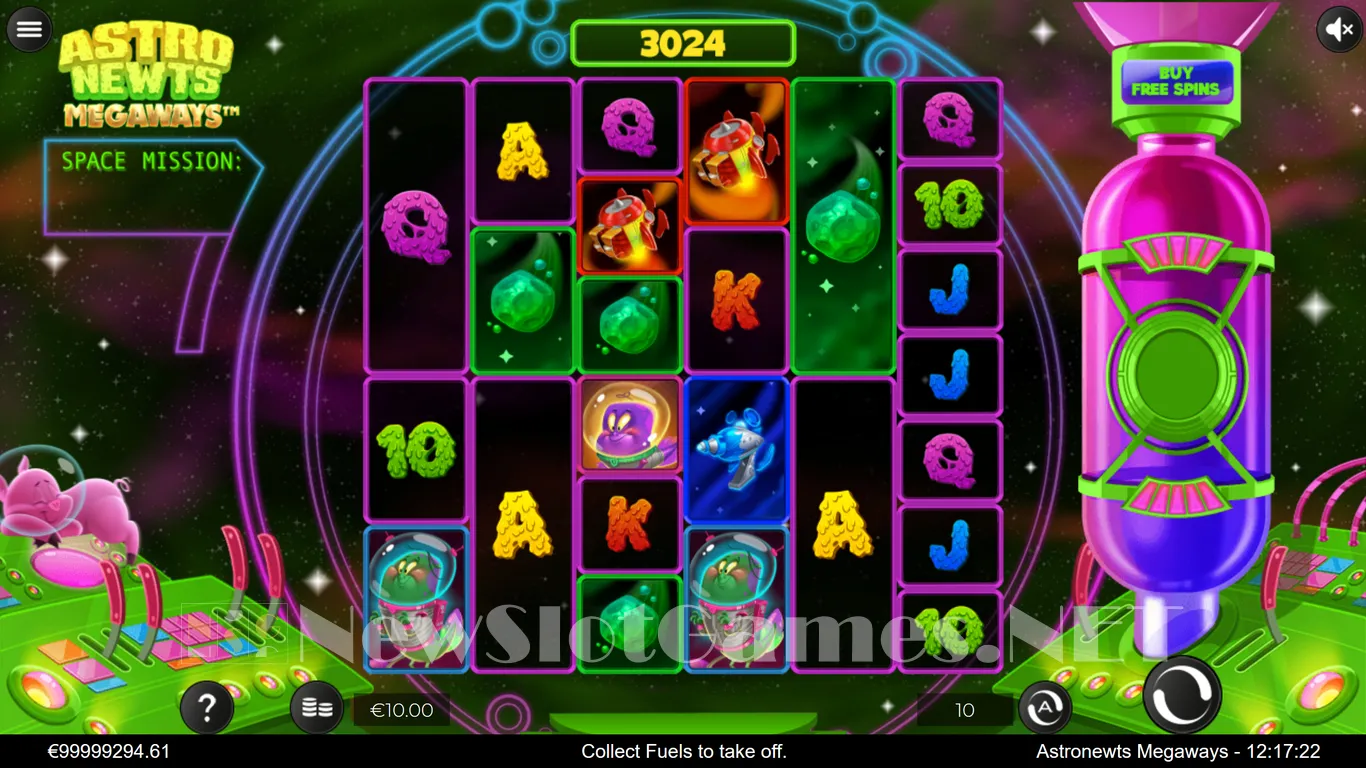Open the bet coin stack selector
The height and width of the screenshot is (768, 1366).
point(317,709)
